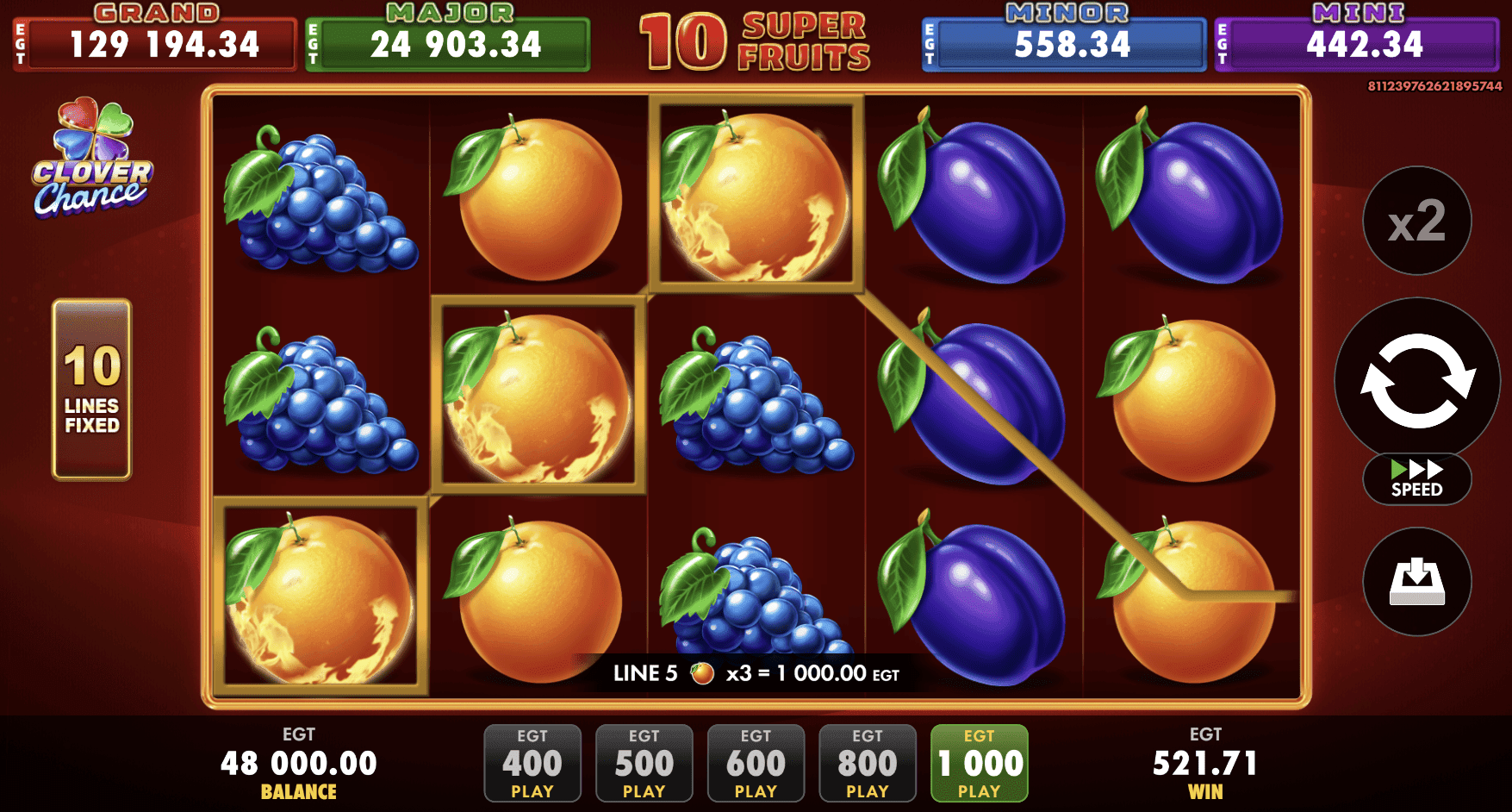Open the autoplay tray icon below Speed
1512x812 pixels.
point(1416,583)
